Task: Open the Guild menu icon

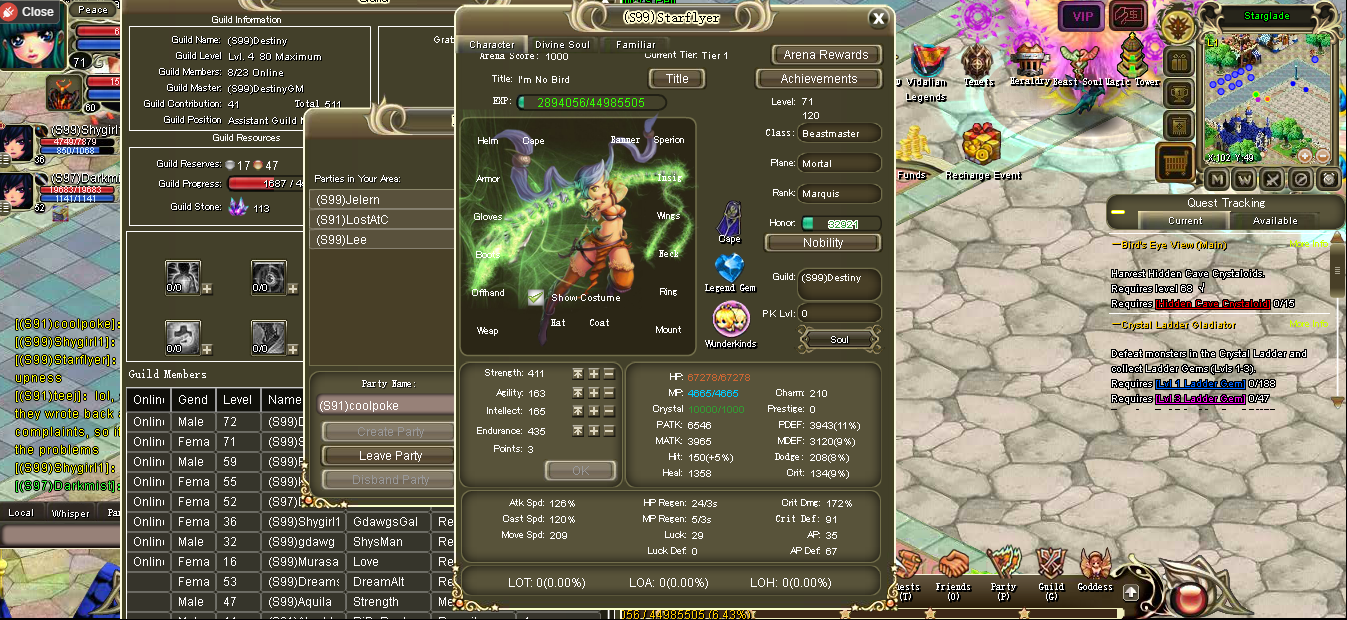Action: coord(1050,566)
